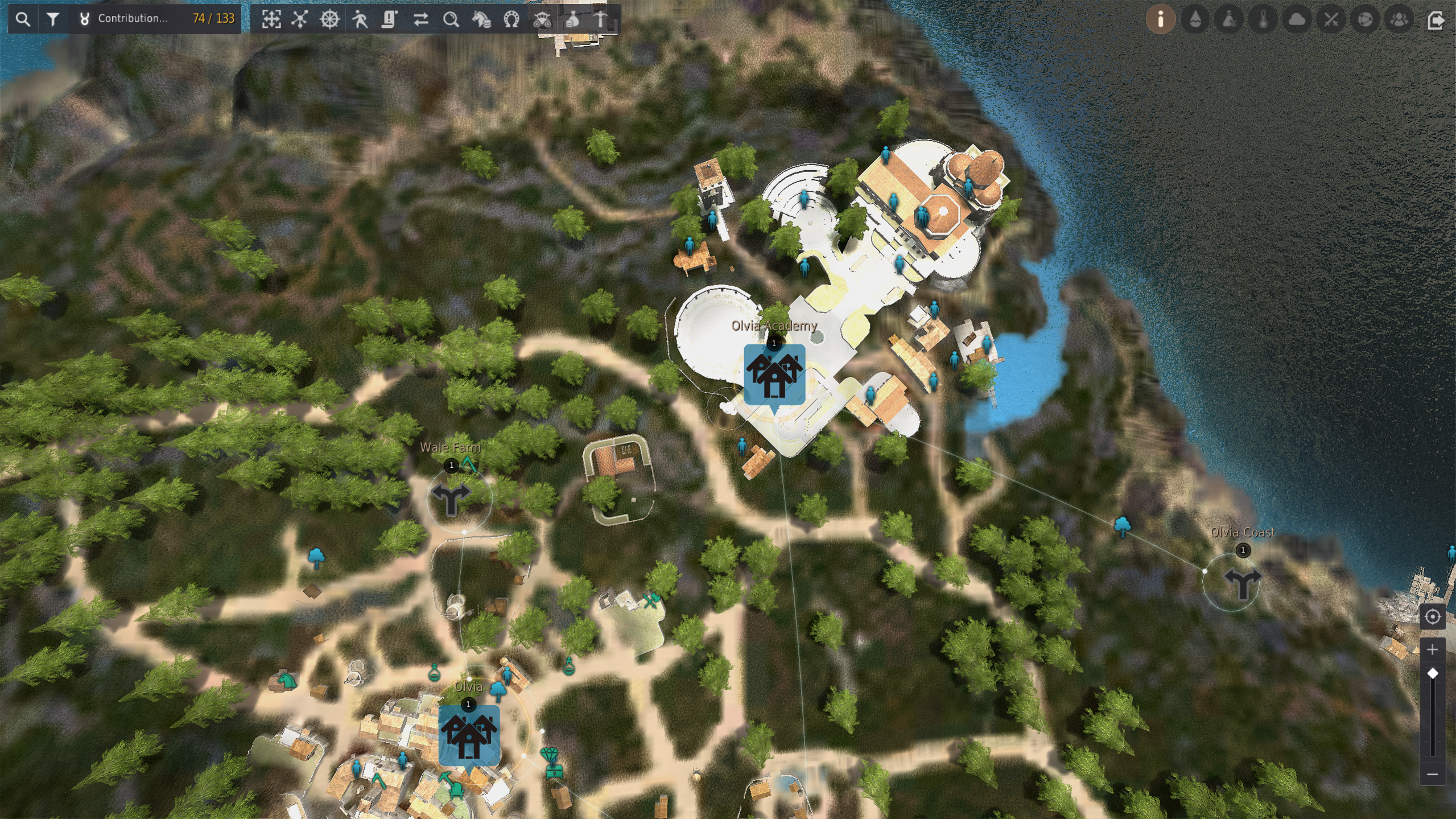The image size is (1456, 819).
Task: Select the horse with coins icon
Action: click(x=481, y=19)
